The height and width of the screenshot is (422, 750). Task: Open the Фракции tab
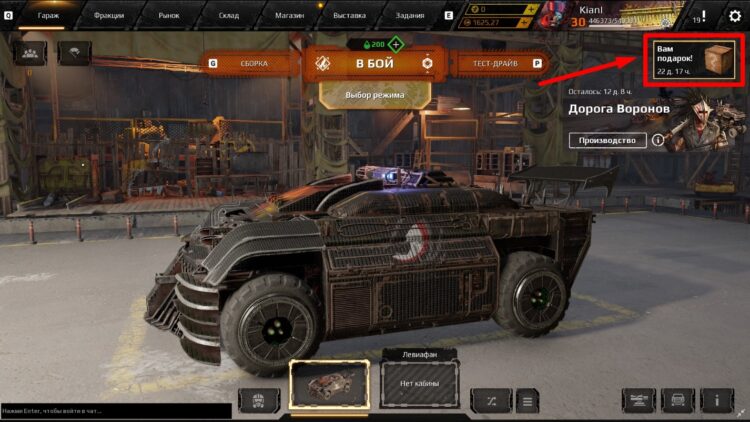click(104, 16)
